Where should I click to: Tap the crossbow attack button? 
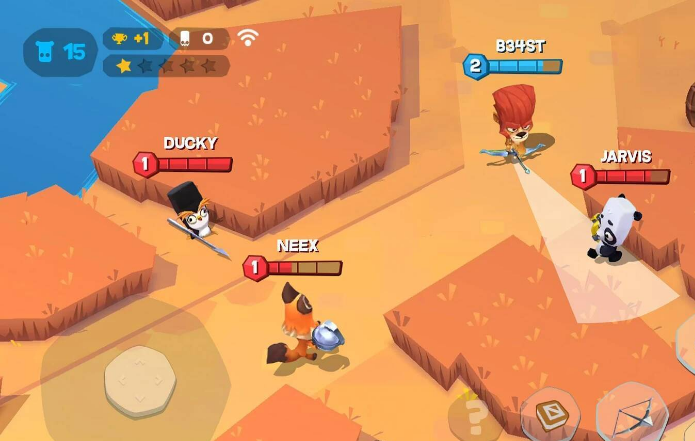(631, 414)
